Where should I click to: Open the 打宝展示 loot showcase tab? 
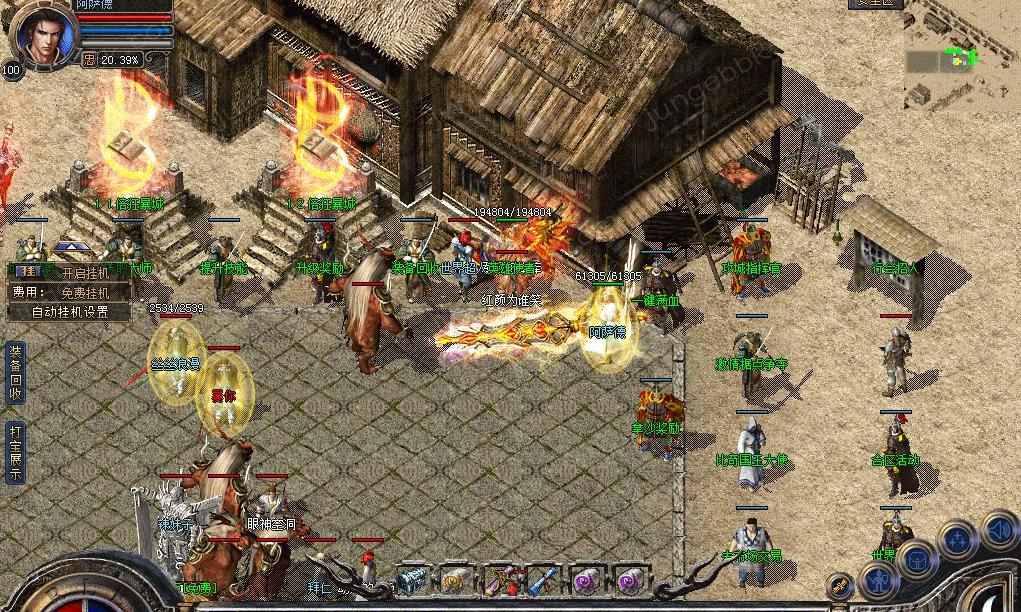[14, 452]
